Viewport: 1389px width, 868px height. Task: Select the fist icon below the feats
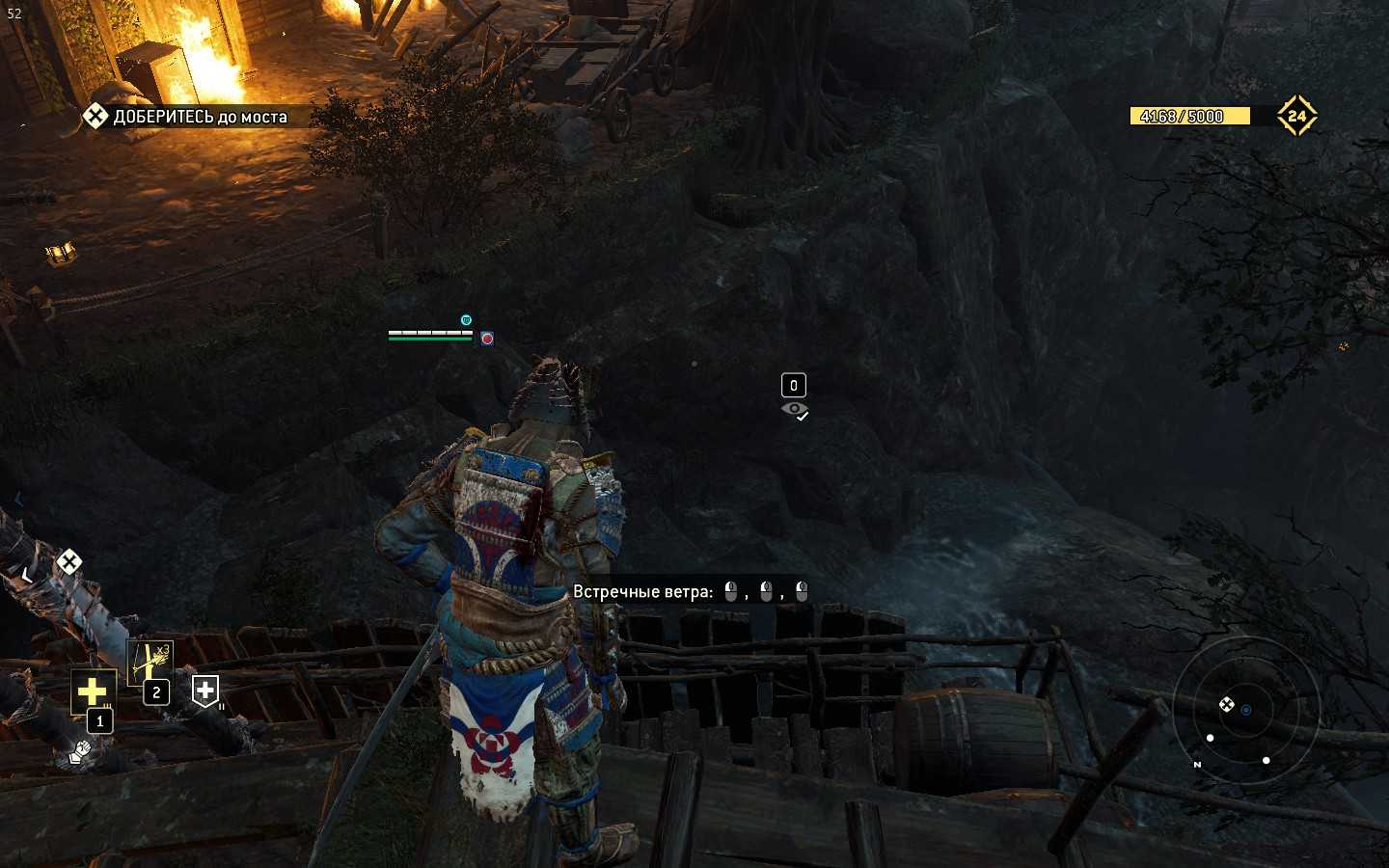(x=82, y=748)
